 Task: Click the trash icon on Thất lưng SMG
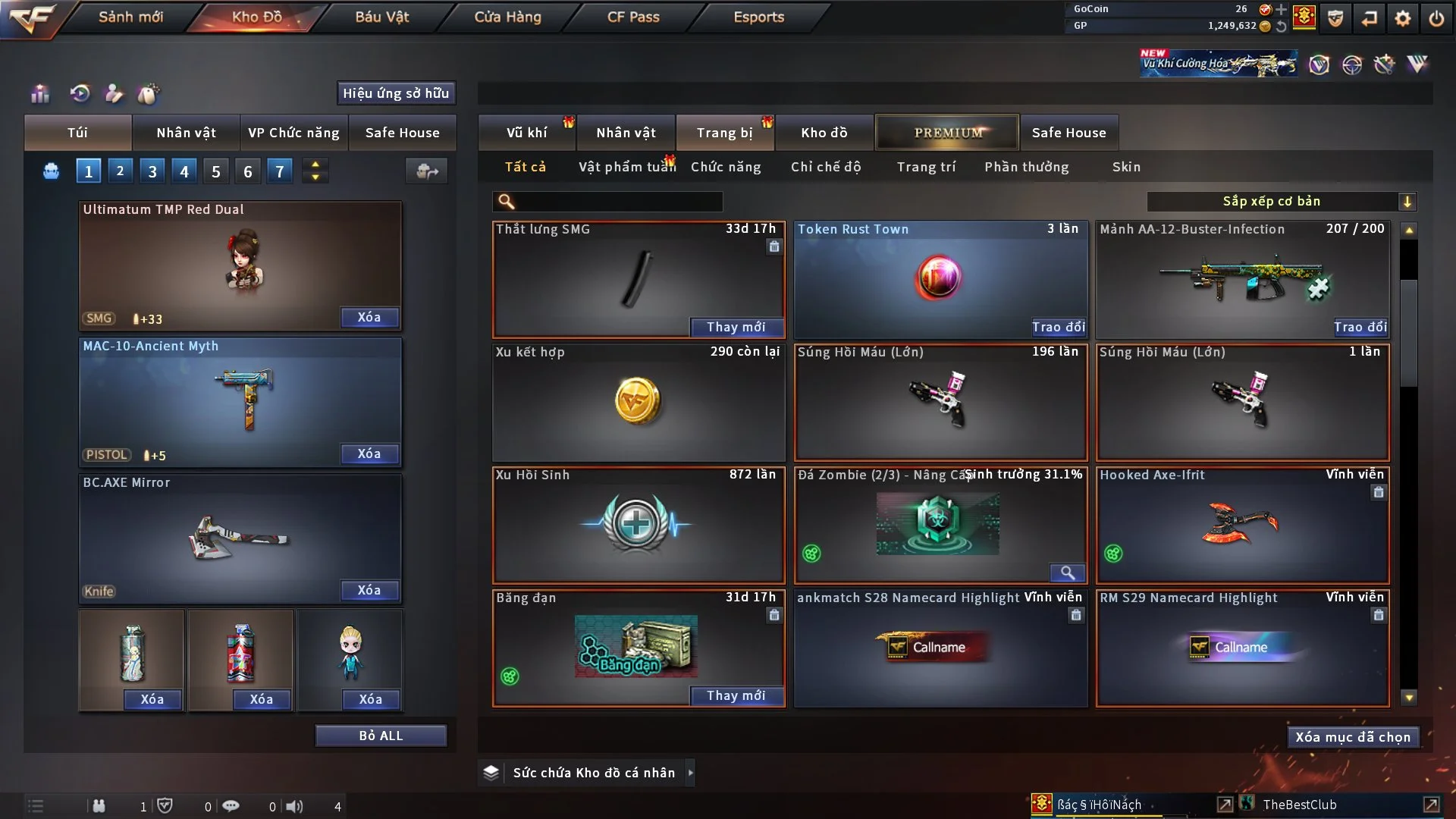pos(774,247)
